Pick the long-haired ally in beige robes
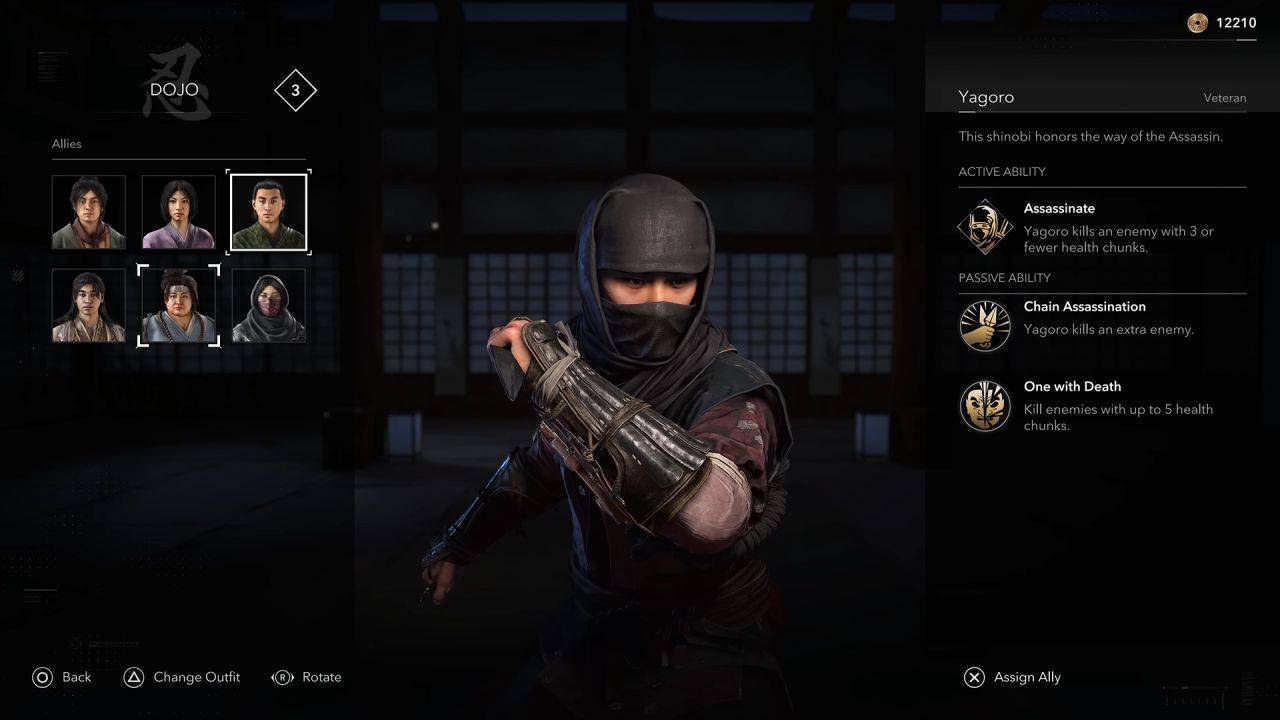The height and width of the screenshot is (720, 1280). pyautogui.click(x=89, y=305)
